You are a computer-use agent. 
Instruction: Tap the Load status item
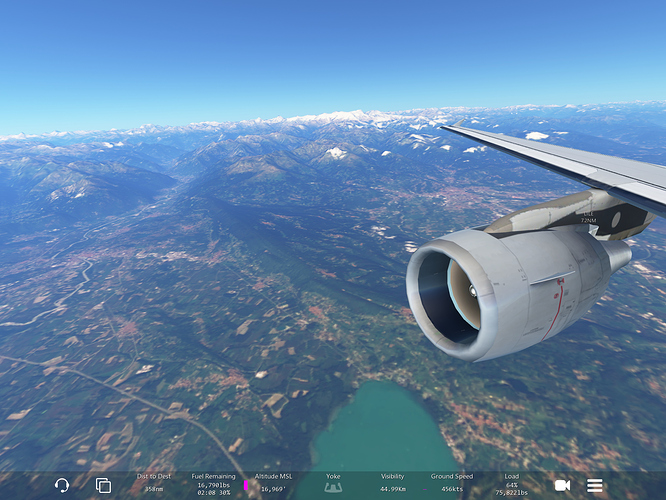512,484
